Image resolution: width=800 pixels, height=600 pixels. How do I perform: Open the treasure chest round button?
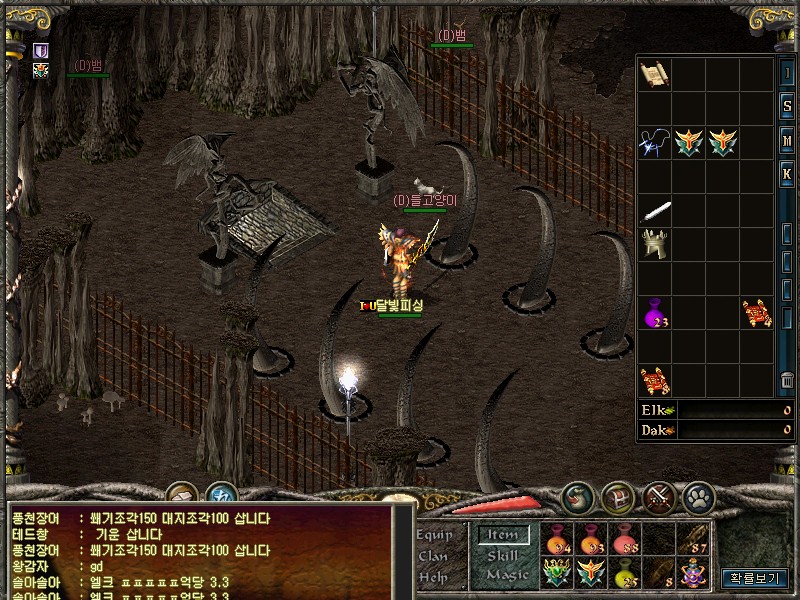(x=618, y=495)
